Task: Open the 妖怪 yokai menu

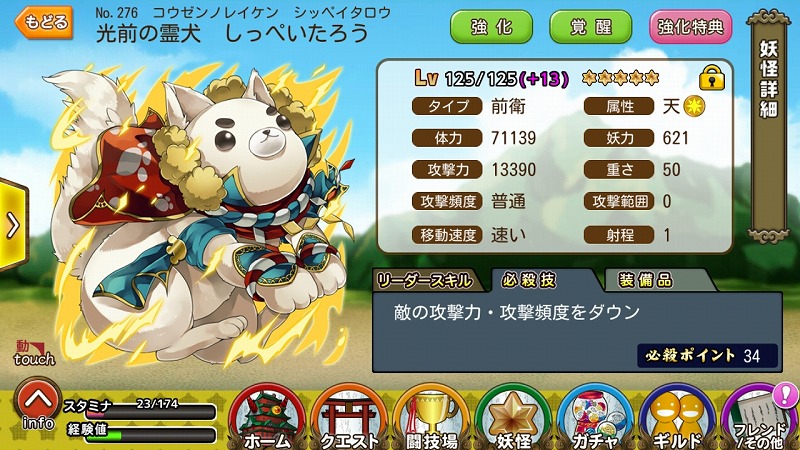Action: click(513, 417)
